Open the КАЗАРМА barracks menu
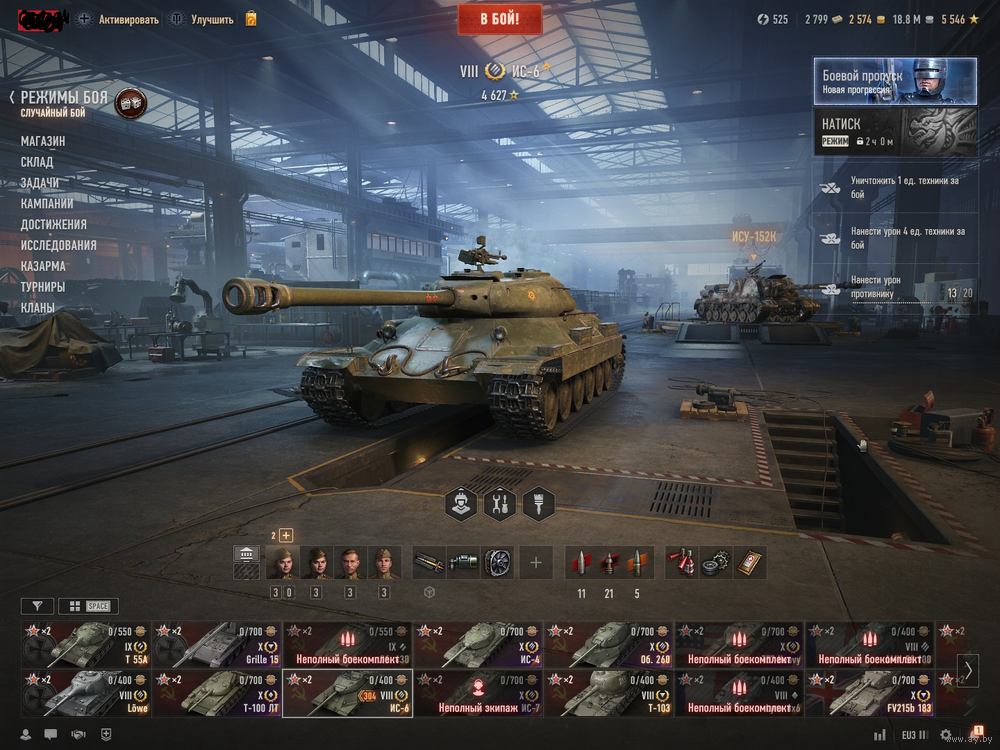 coord(43,266)
